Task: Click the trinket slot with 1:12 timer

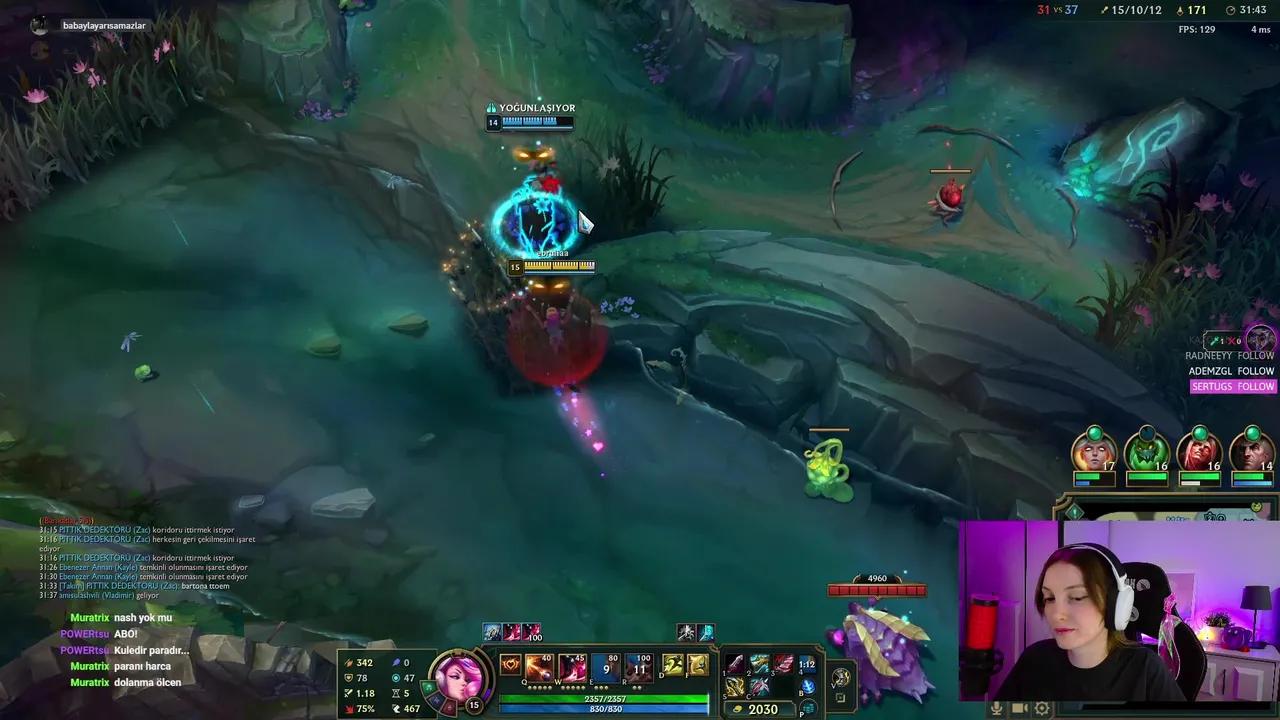Action: tap(807, 665)
